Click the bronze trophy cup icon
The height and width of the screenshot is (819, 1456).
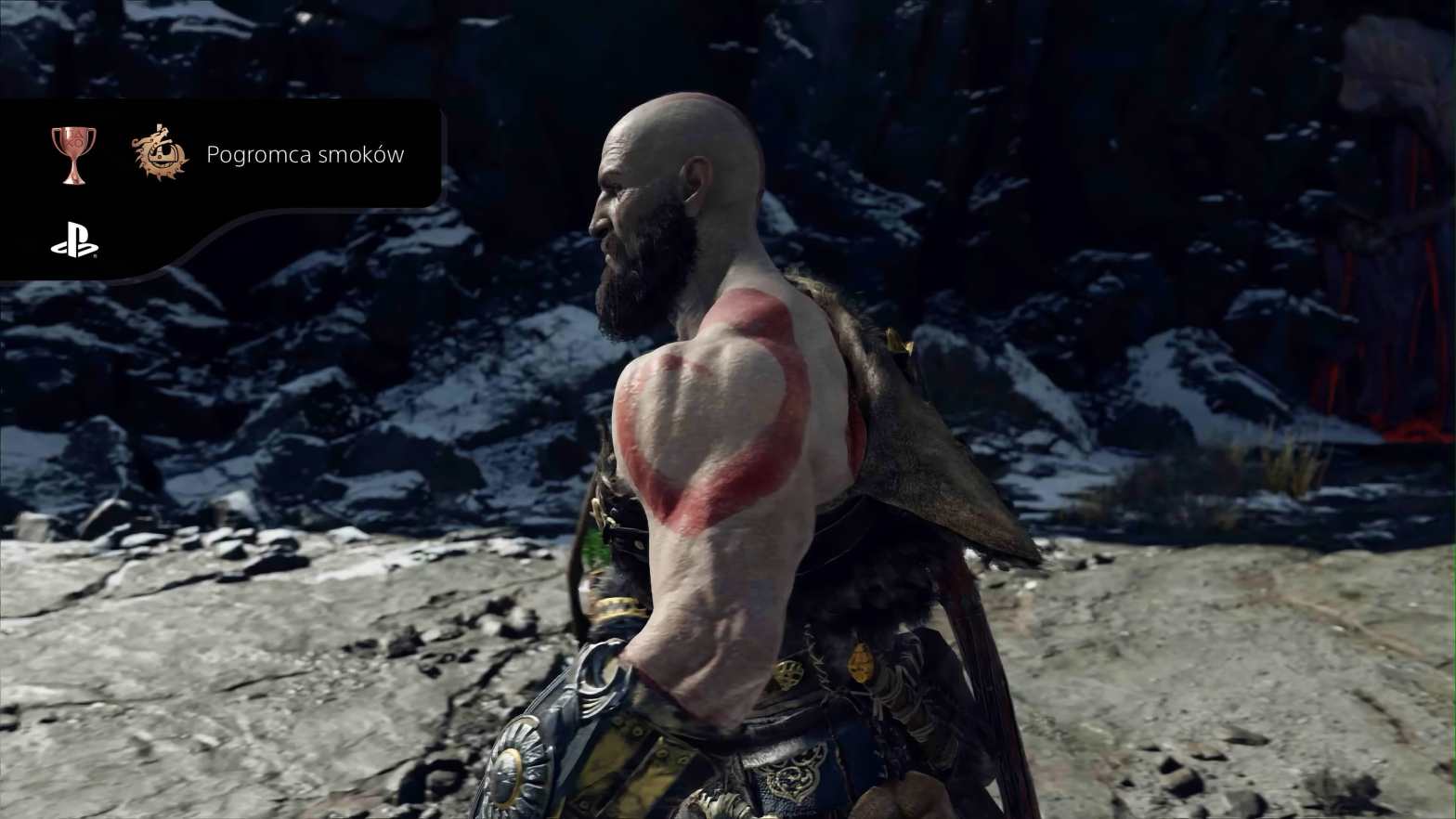(x=72, y=154)
